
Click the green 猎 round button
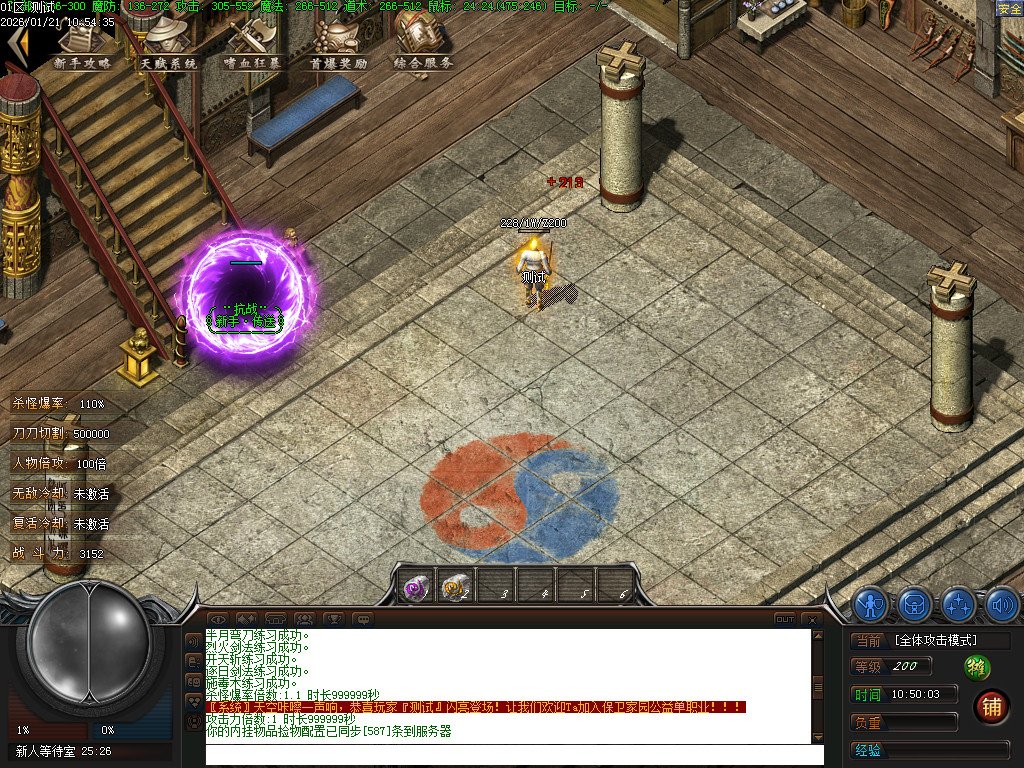pyautogui.click(x=977, y=667)
